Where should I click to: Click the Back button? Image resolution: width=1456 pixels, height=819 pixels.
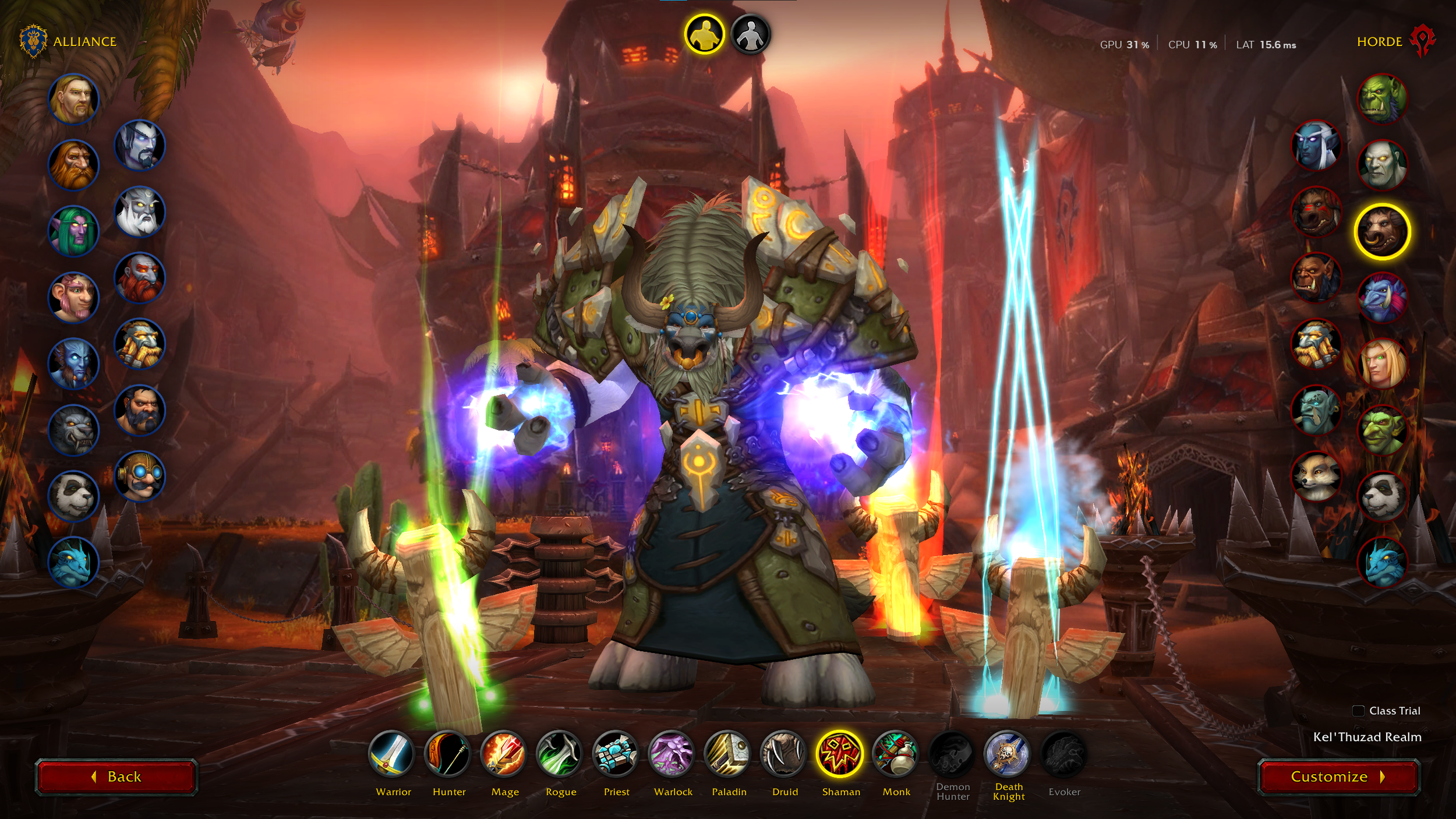116,776
